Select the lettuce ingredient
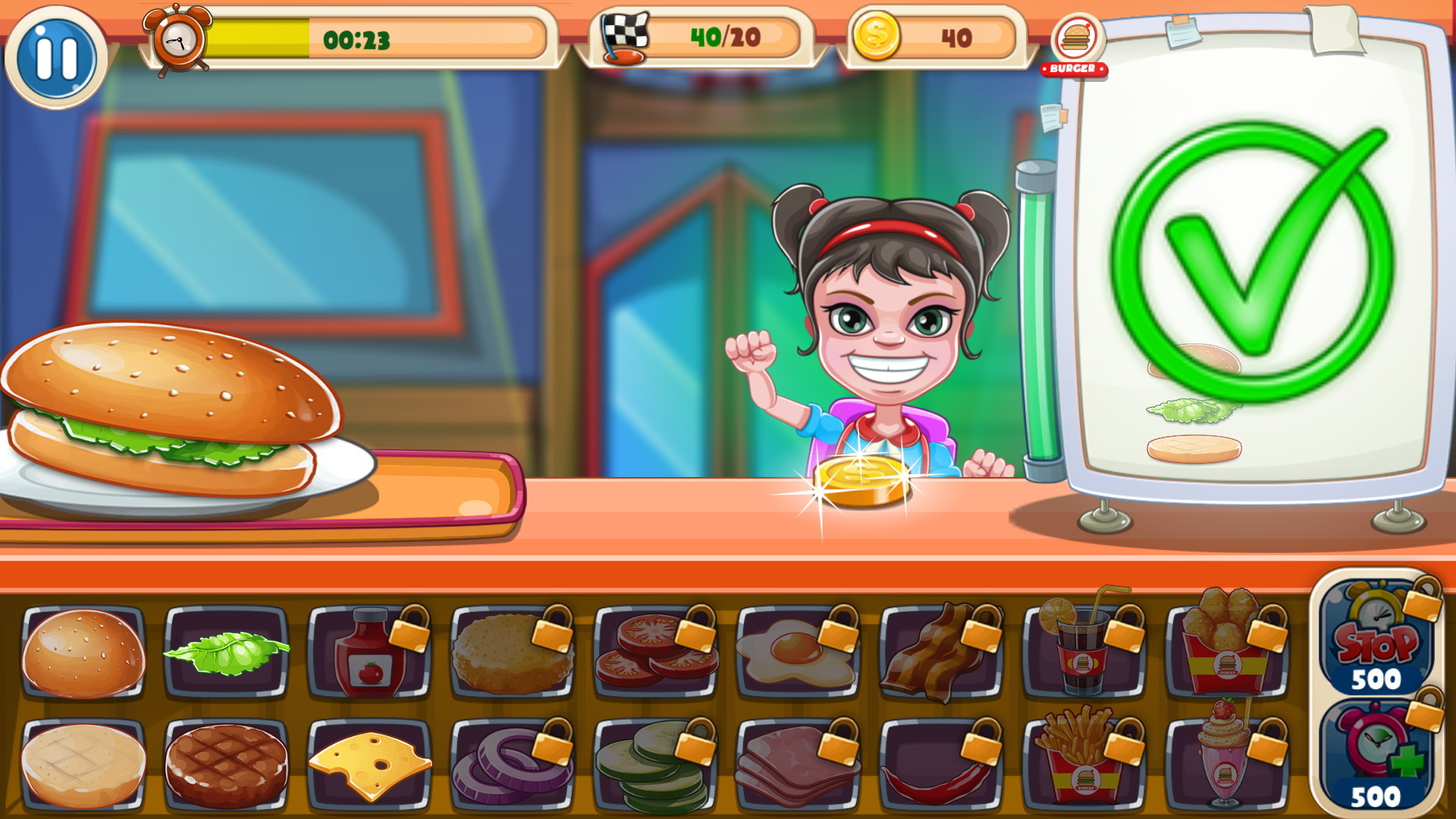 229,654
